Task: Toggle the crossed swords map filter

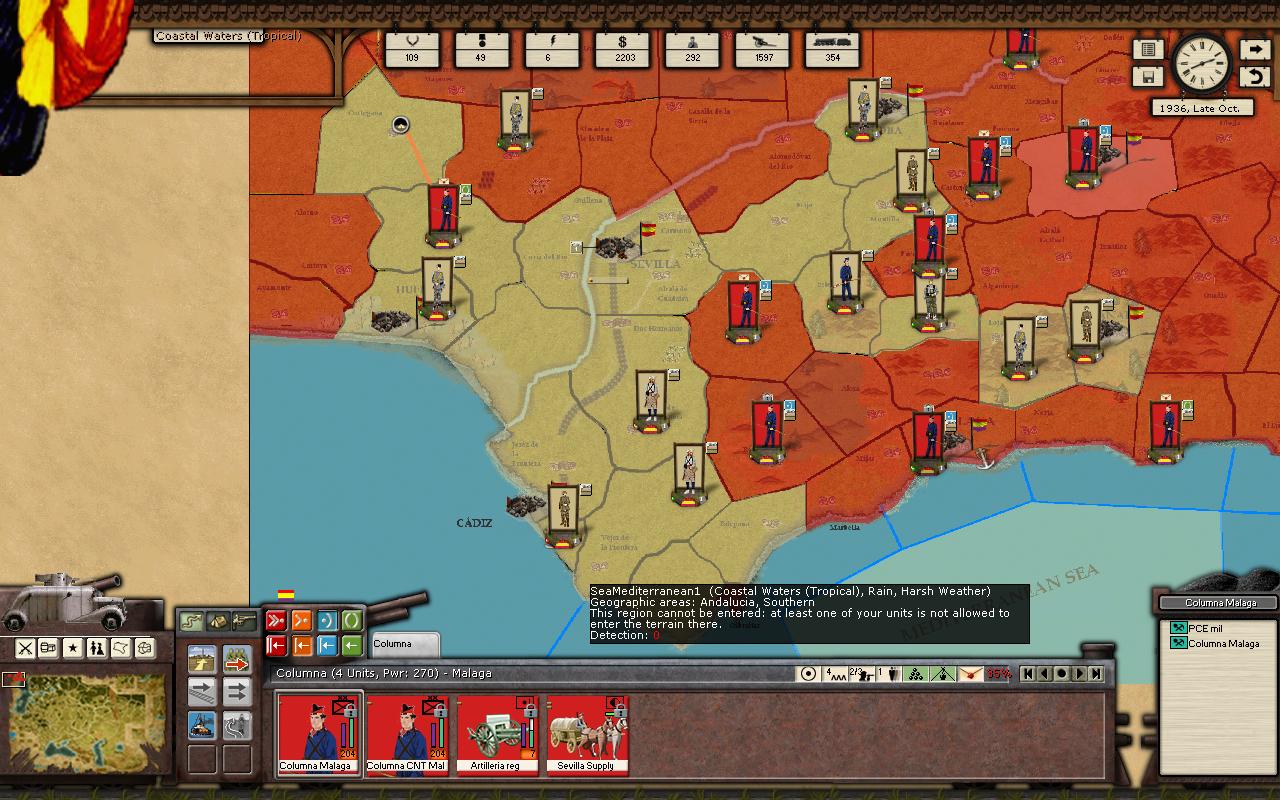Action: (x=25, y=648)
